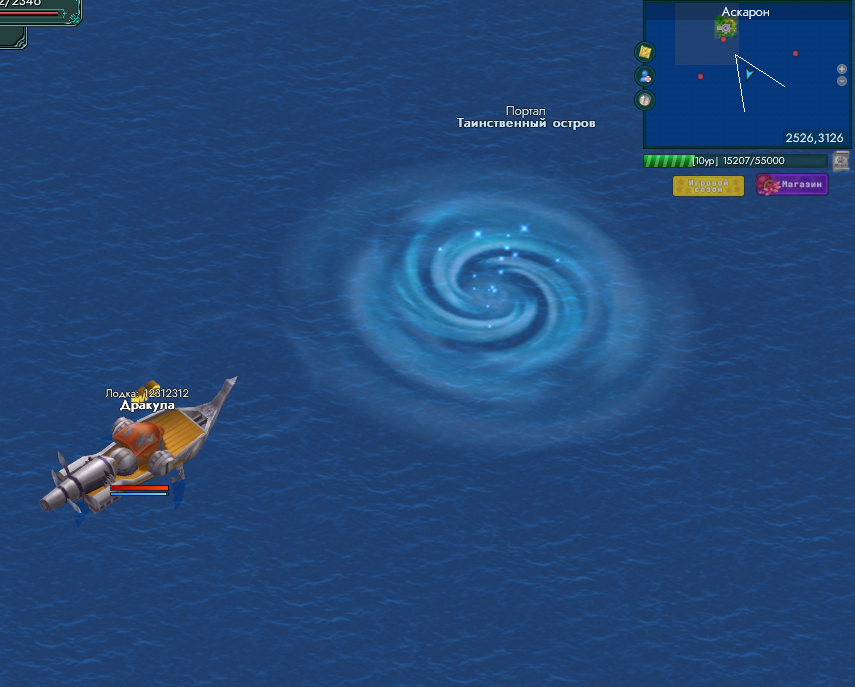Open the scroll icon next to experience bar
Image resolution: width=855 pixels, height=687 pixels.
pos(841,160)
